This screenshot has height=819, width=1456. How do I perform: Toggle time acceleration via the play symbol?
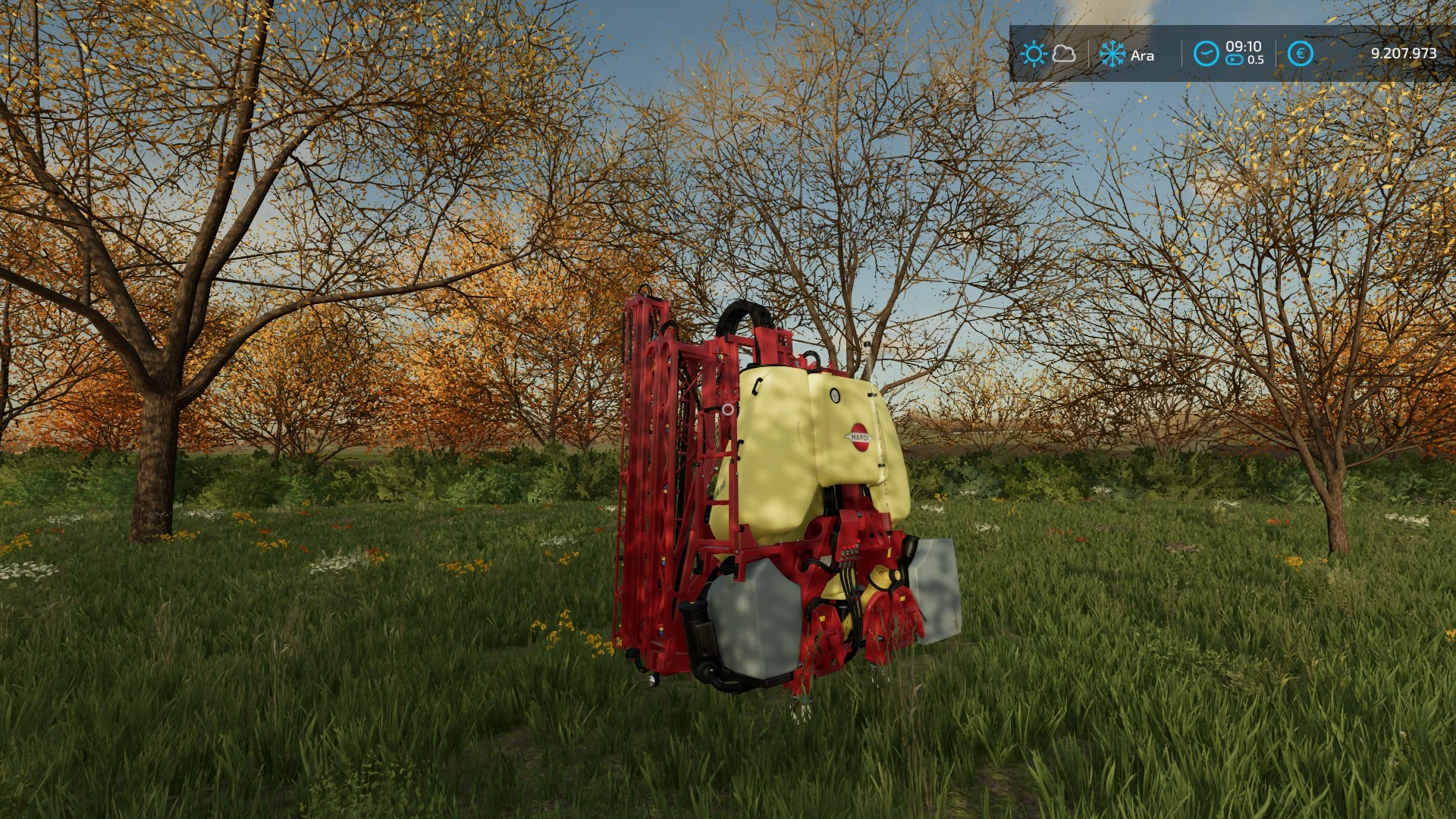pos(1234,59)
